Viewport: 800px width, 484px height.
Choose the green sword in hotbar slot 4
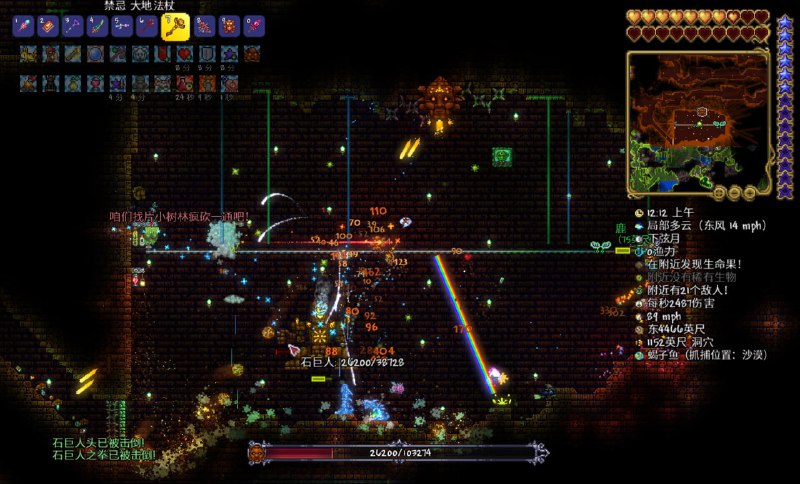pos(98,26)
